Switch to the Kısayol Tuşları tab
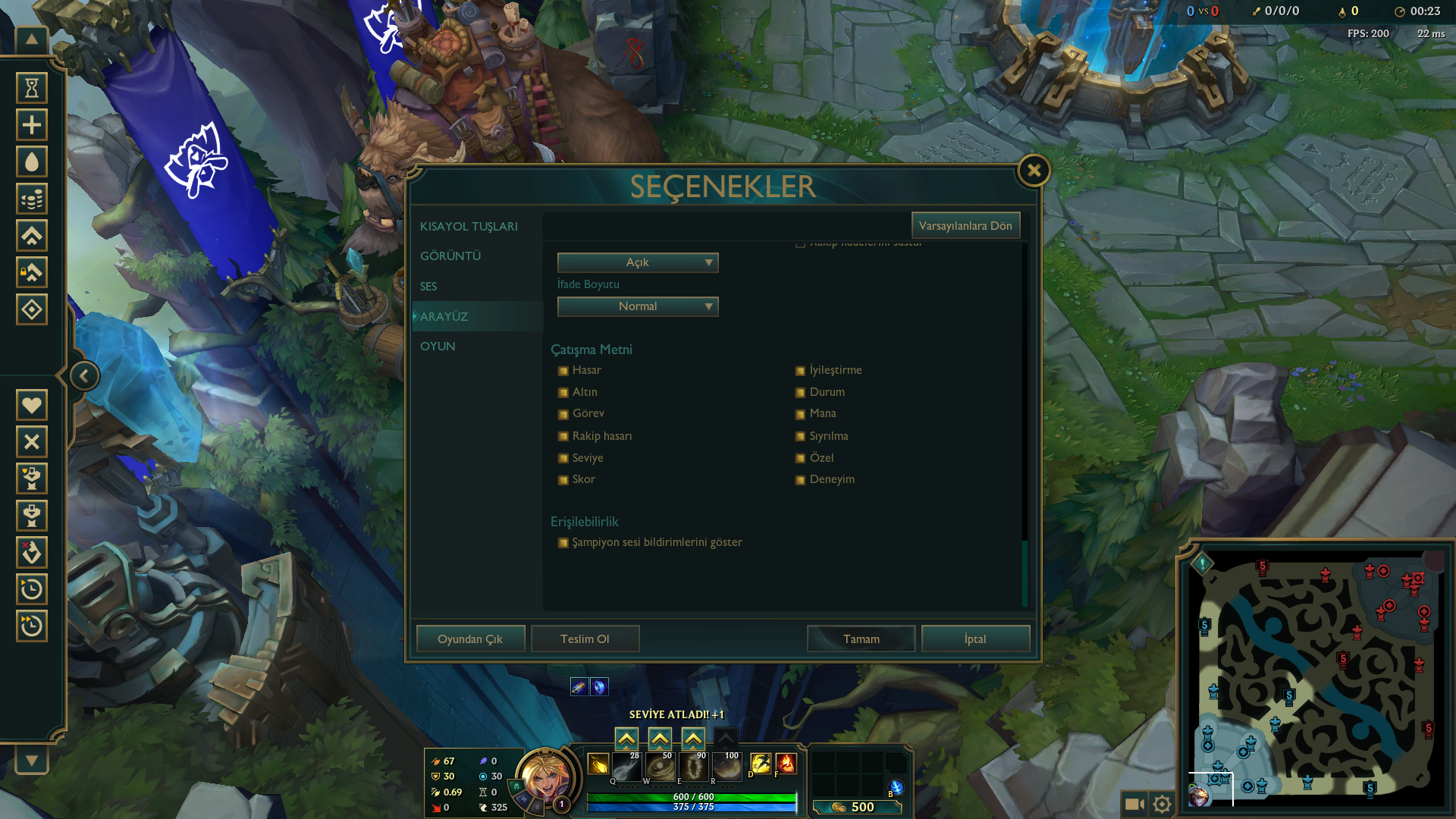1456x819 pixels. (469, 227)
